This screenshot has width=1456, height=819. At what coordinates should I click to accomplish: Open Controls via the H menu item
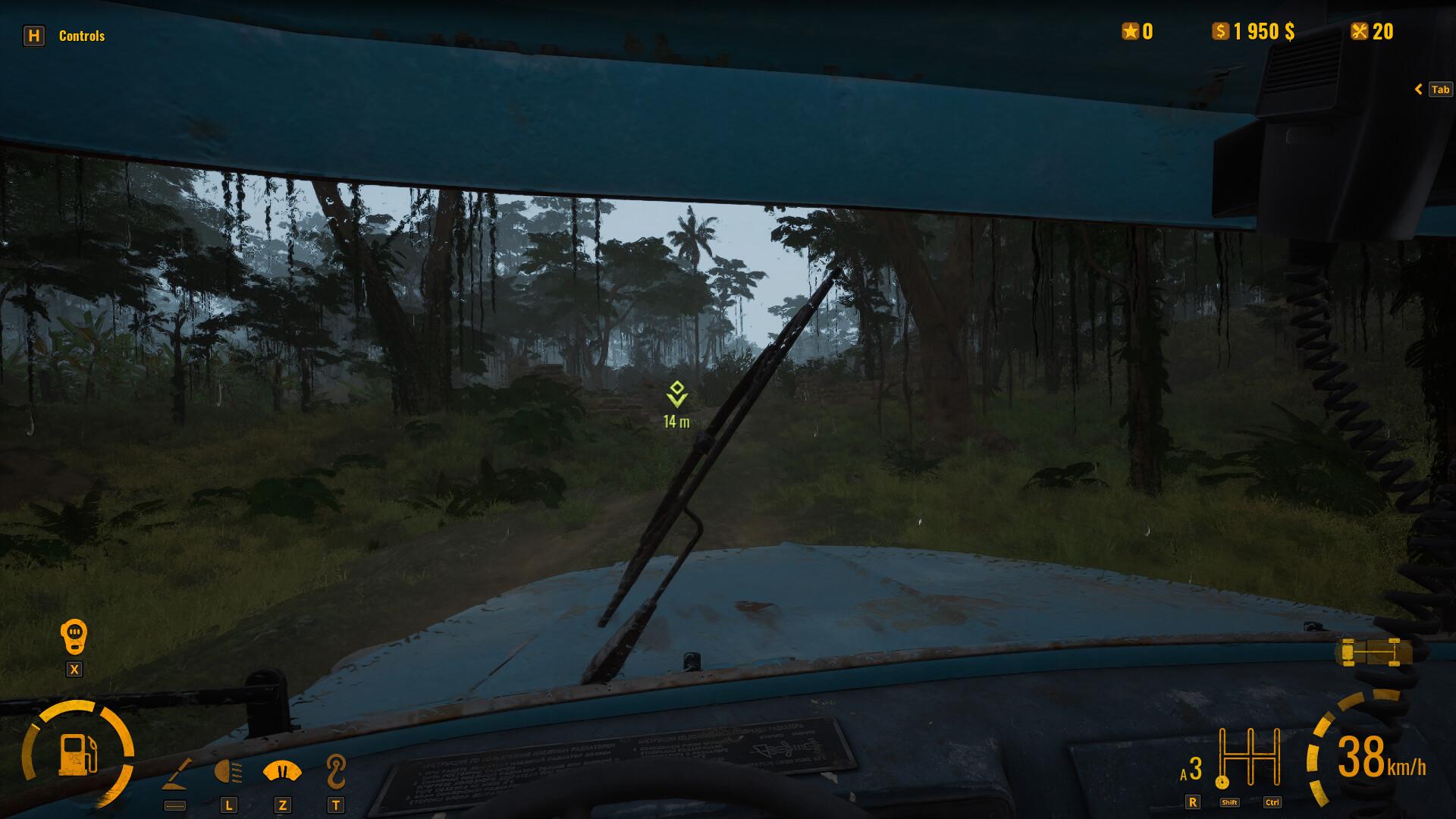pos(35,35)
